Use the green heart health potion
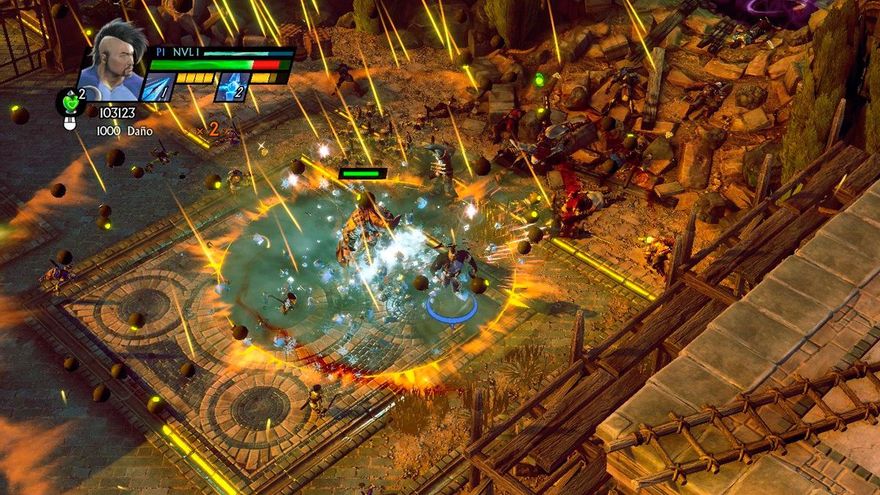Viewport: 880px width, 495px height. click(69, 101)
